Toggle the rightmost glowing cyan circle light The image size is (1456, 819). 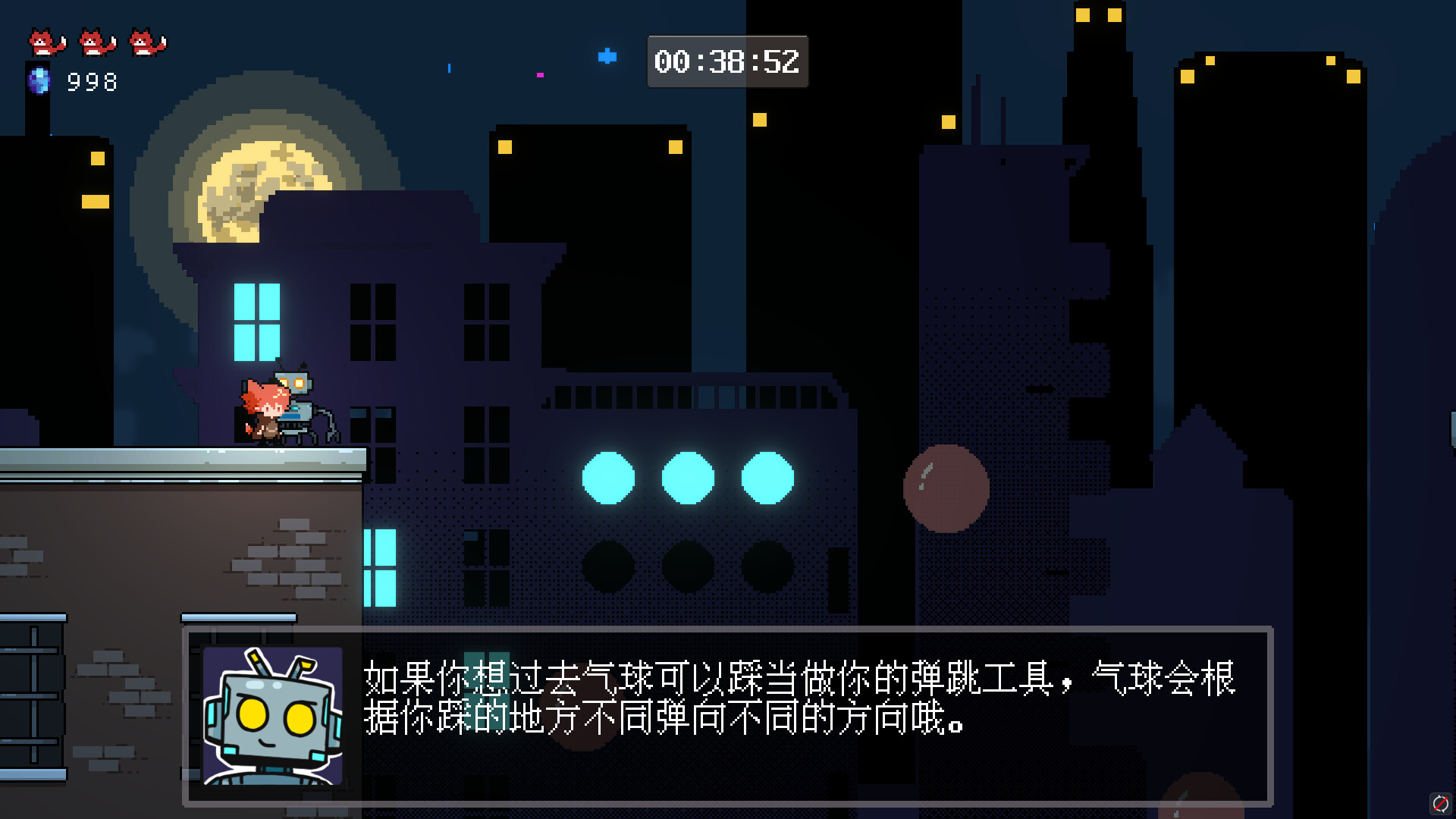click(768, 478)
